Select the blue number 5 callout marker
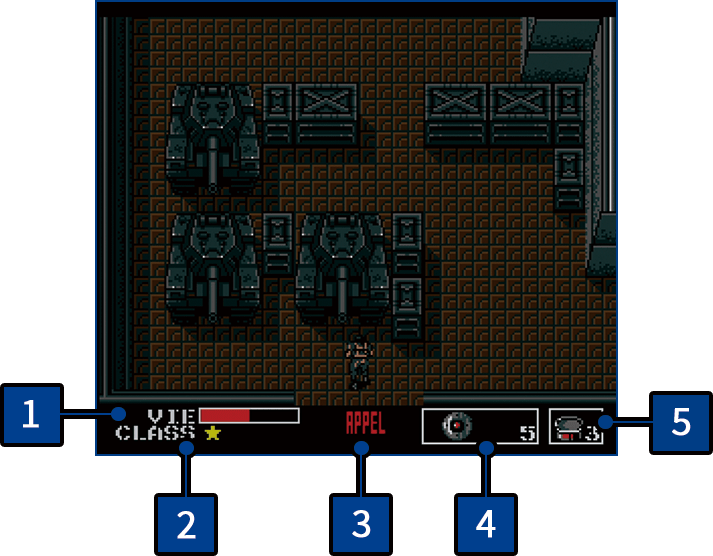This screenshot has width=713, height=556. 680,420
